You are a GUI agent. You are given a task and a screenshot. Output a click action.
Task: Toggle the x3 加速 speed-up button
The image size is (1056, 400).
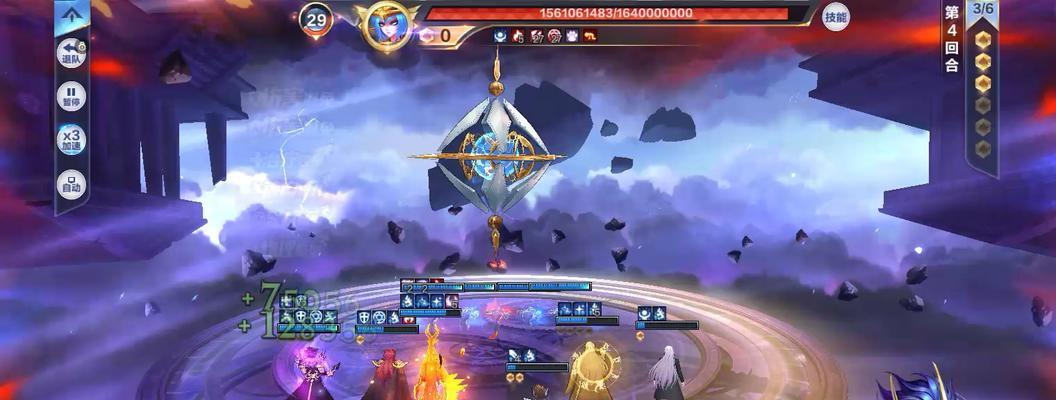[x=71, y=141]
